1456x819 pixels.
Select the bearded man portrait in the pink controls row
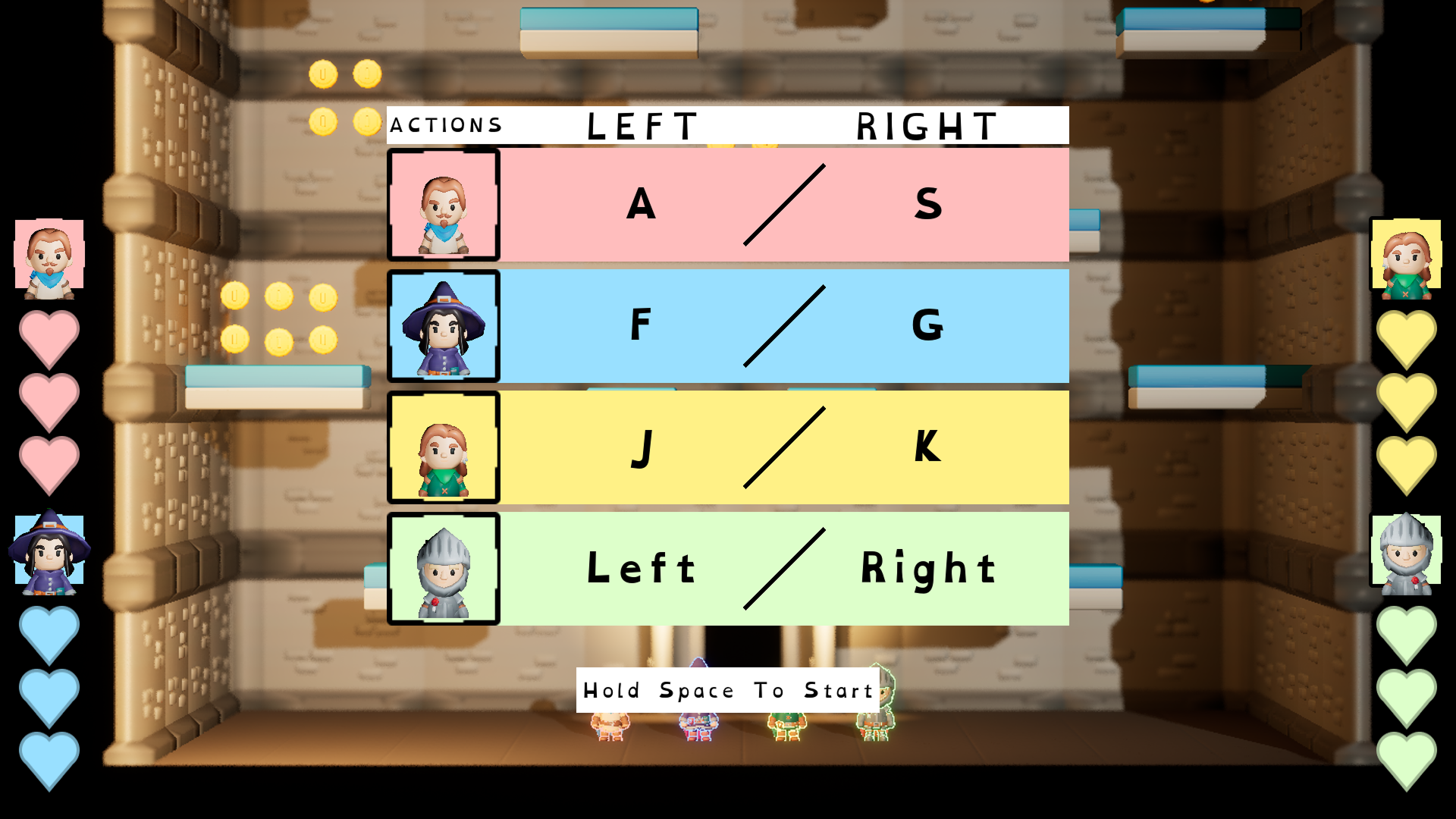(444, 206)
